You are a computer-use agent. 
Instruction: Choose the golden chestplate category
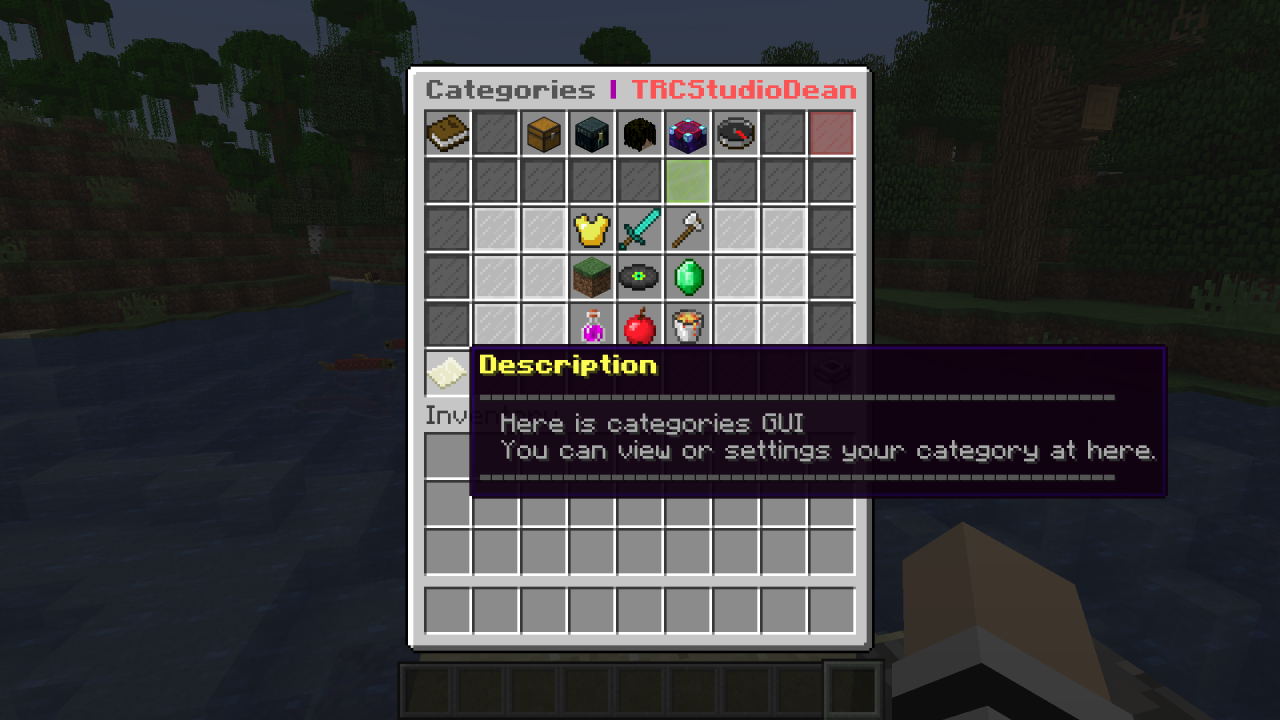point(591,230)
